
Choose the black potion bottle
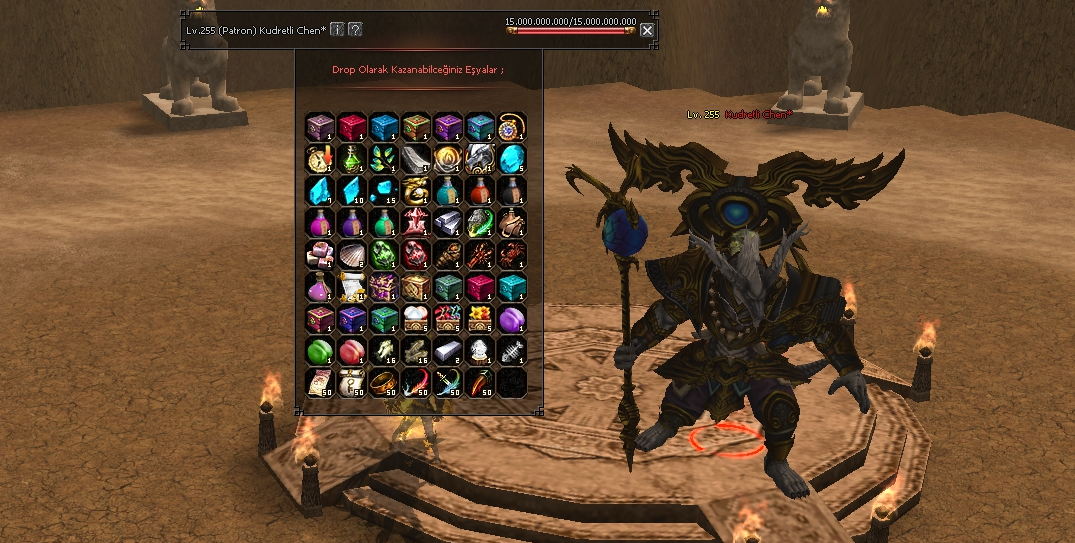pyautogui.click(x=511, y=190)
